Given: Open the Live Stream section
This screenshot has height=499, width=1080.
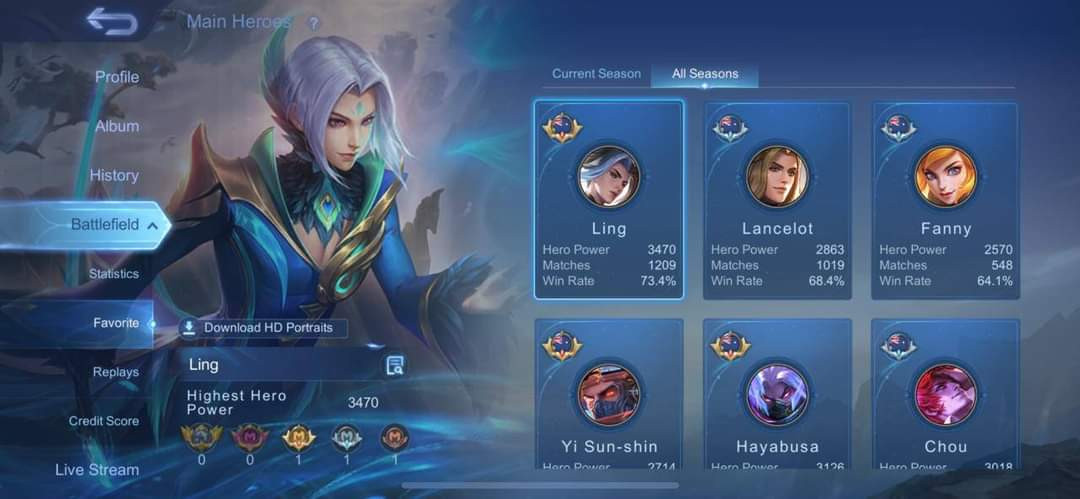Looking at the screenshot, I should pyautogui.click(x=97, y=469).
